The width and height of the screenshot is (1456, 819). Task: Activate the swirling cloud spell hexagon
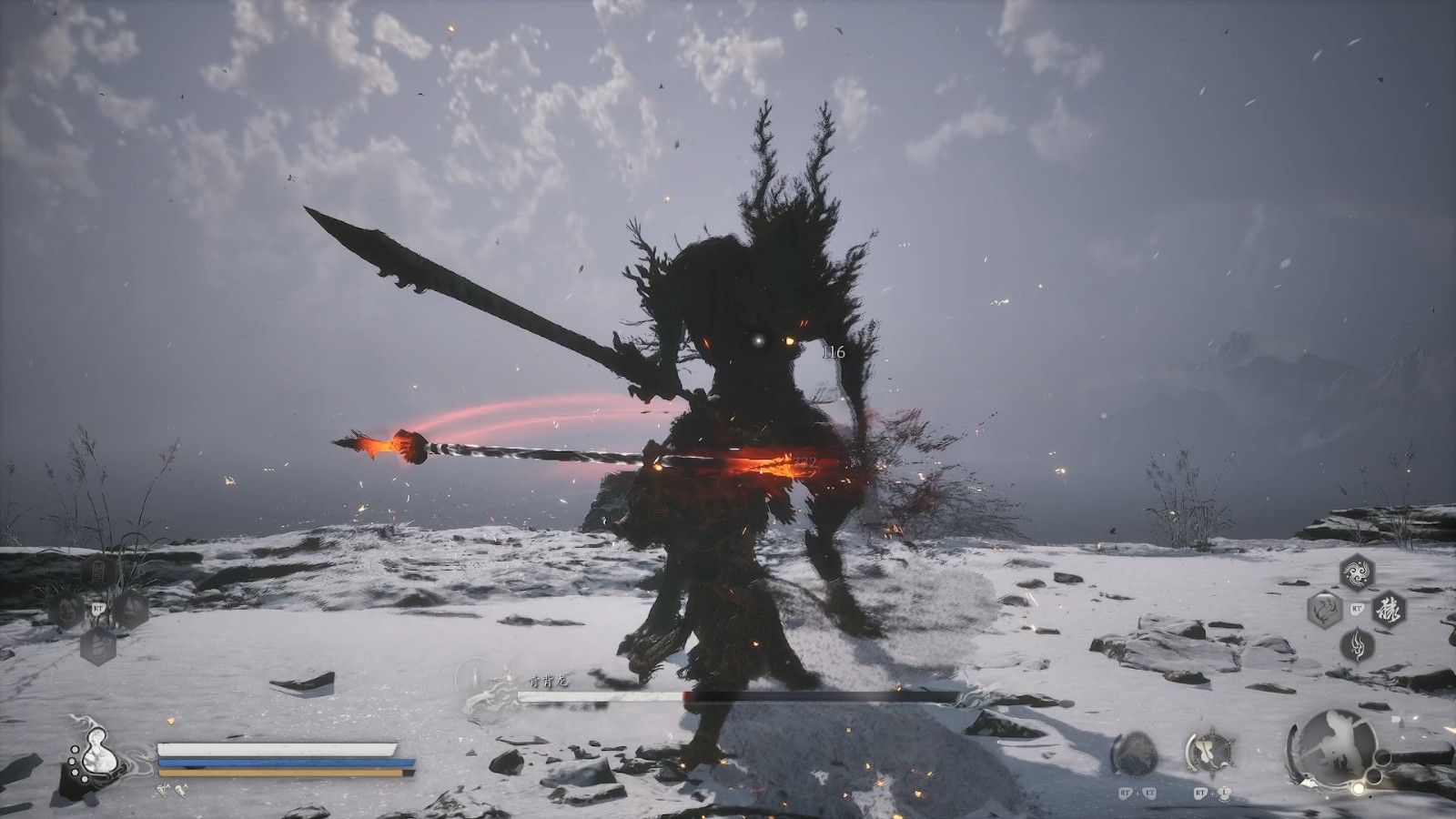coord(1357,573)
